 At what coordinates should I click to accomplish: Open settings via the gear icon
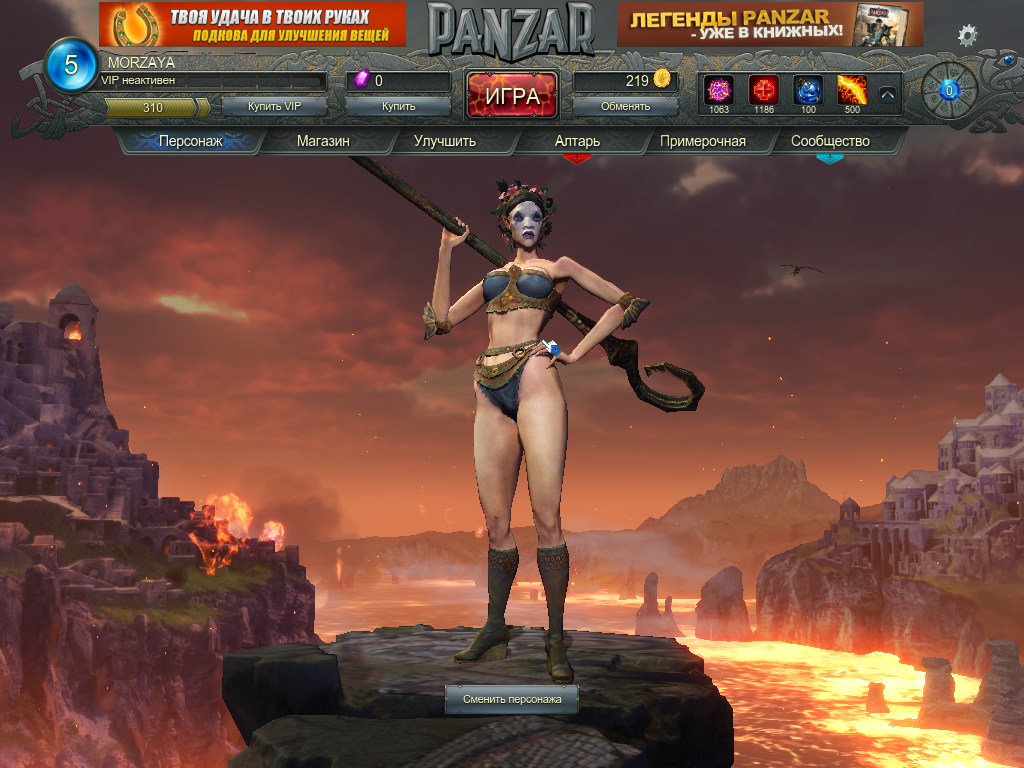click(x=967, y=36)
